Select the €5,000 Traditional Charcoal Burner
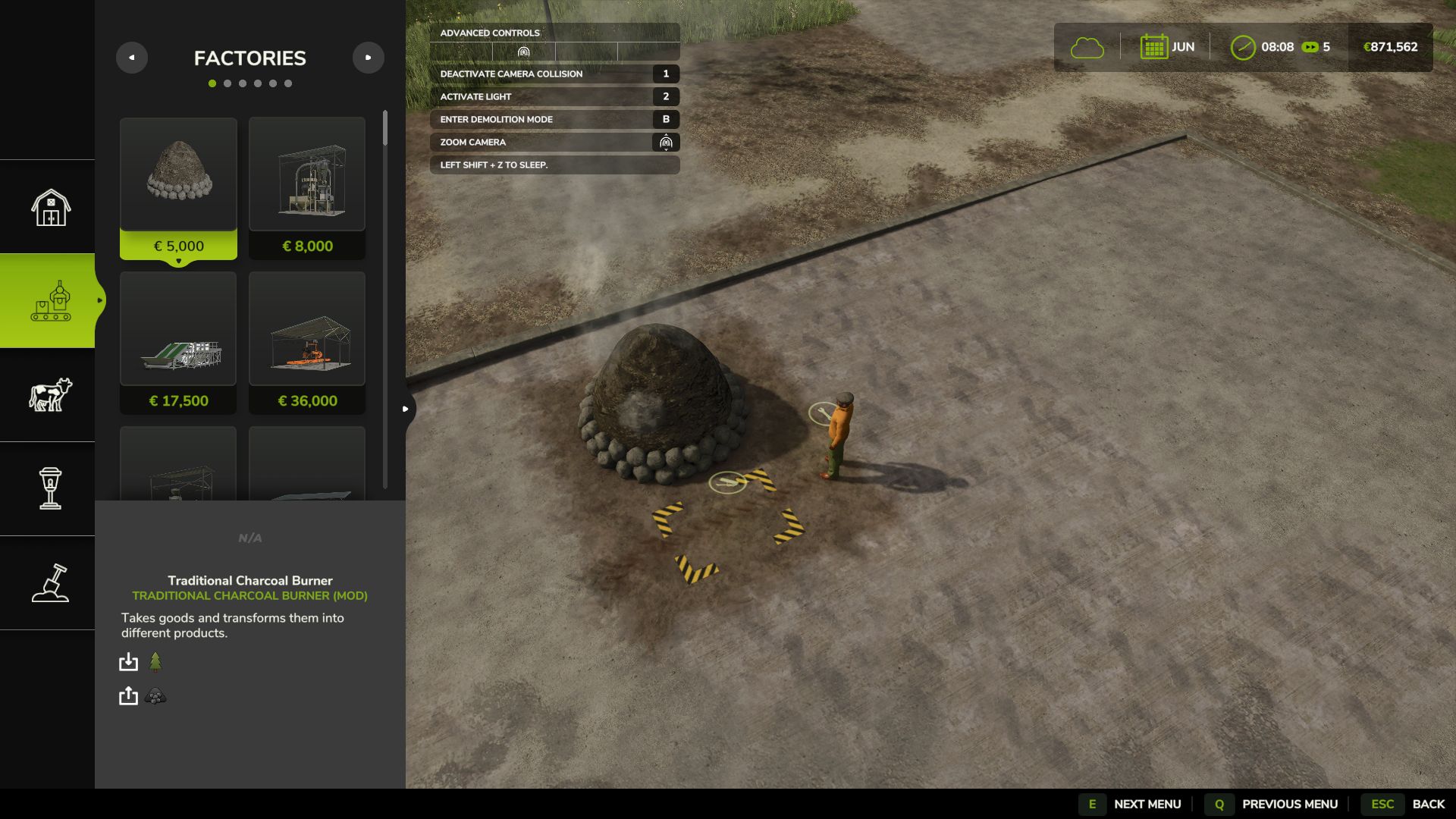This screenshot has width=1456, height=819. click(x=178, y=187)
